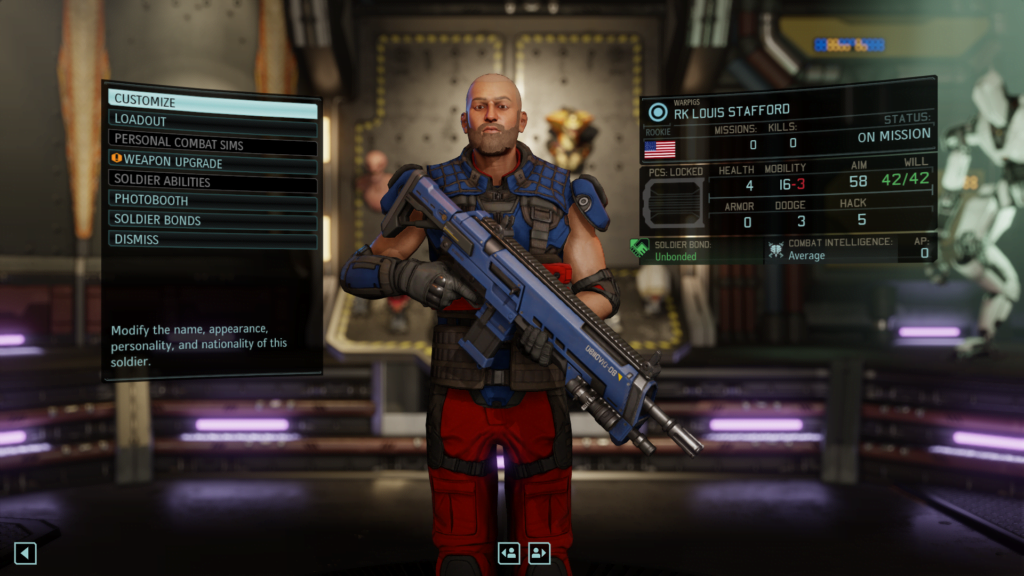Select Soldier Bonds from the menu
Viewport: 1024px width, 576px height.
212,220
